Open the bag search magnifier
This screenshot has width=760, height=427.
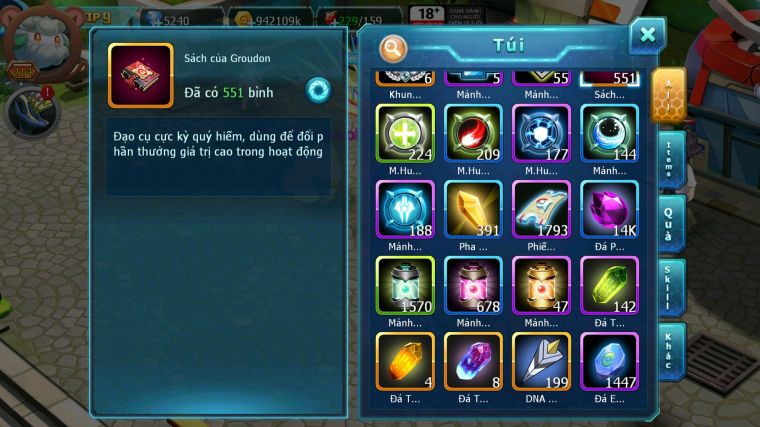point(395,47)
